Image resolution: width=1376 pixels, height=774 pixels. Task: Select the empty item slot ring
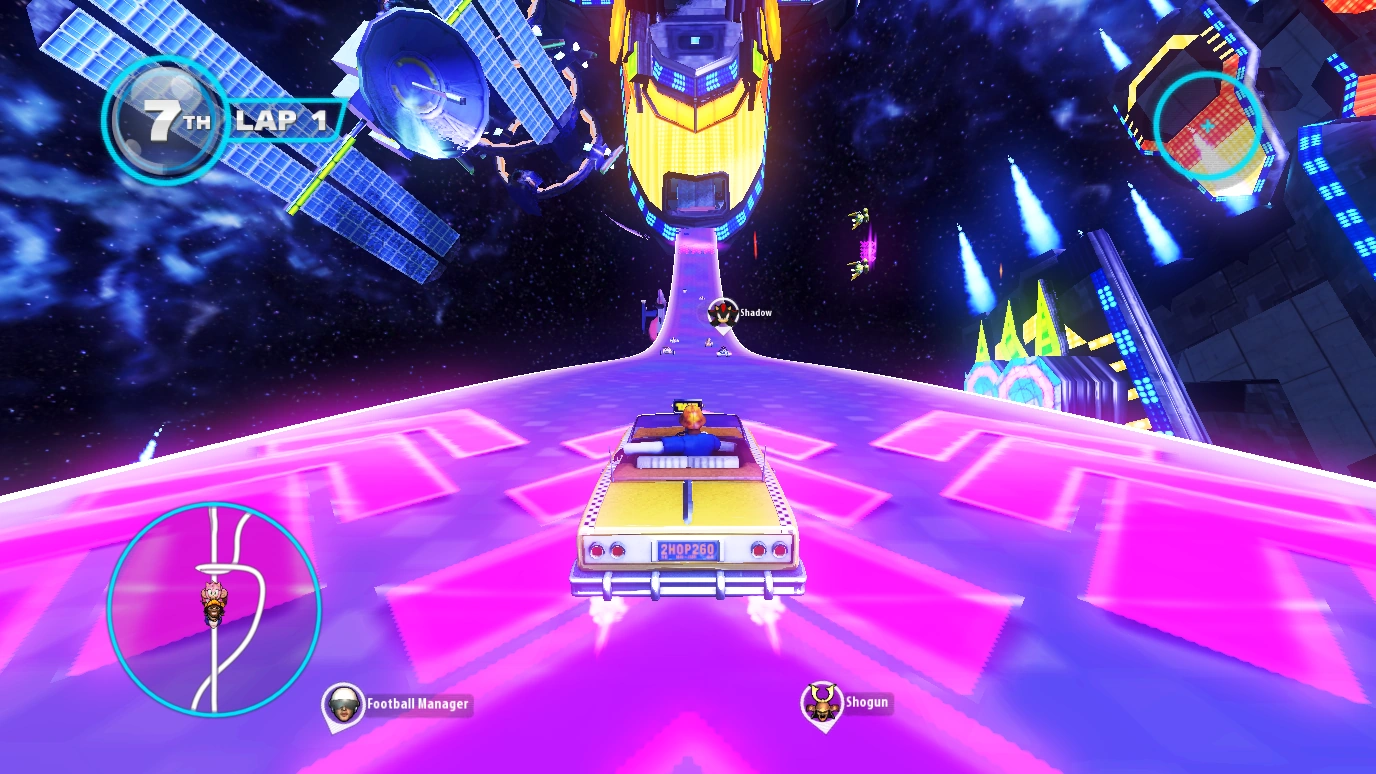pyautogui.click(x=1207, y=126)
